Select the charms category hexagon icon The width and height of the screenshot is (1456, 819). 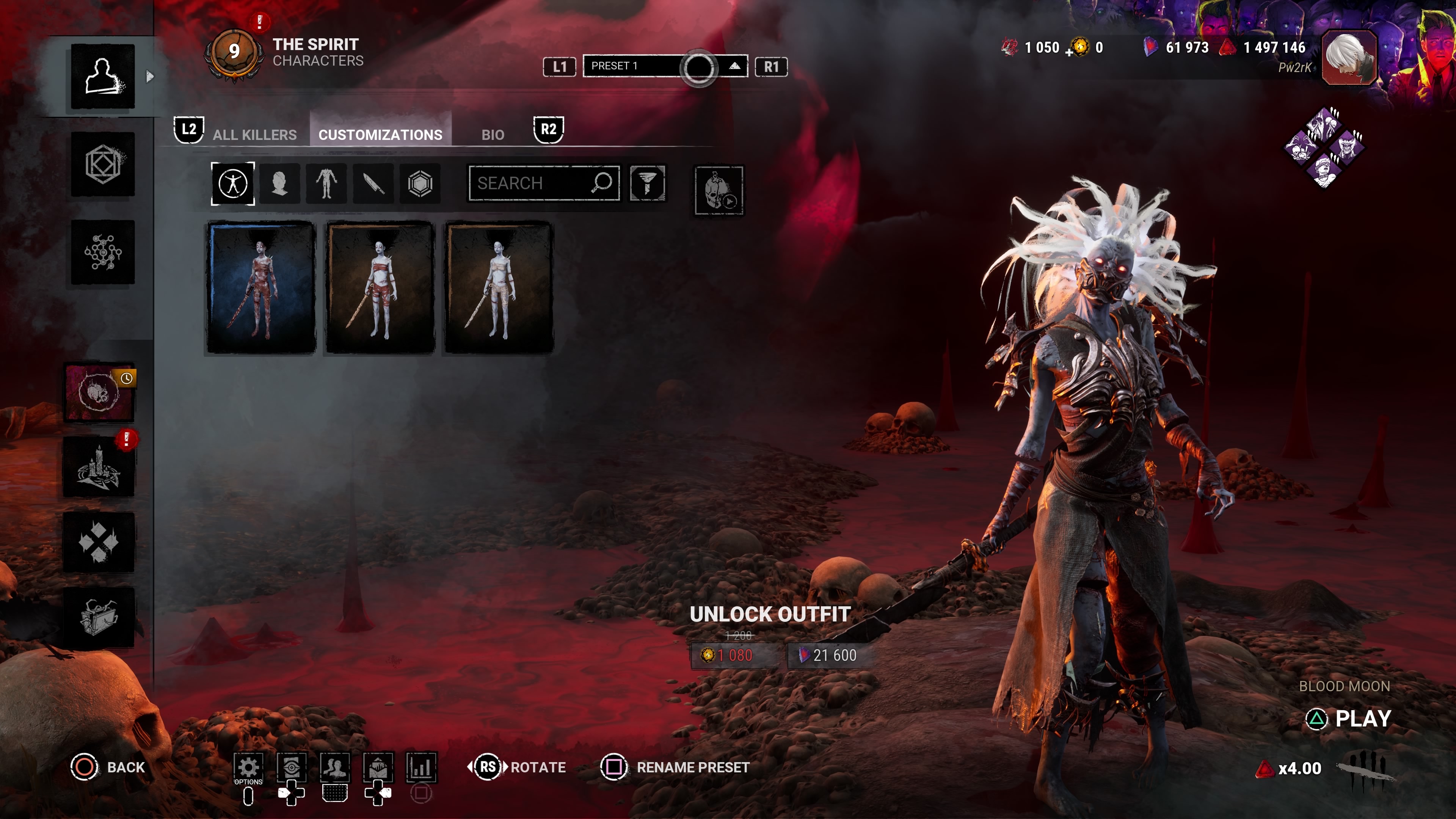coord(420,183)
